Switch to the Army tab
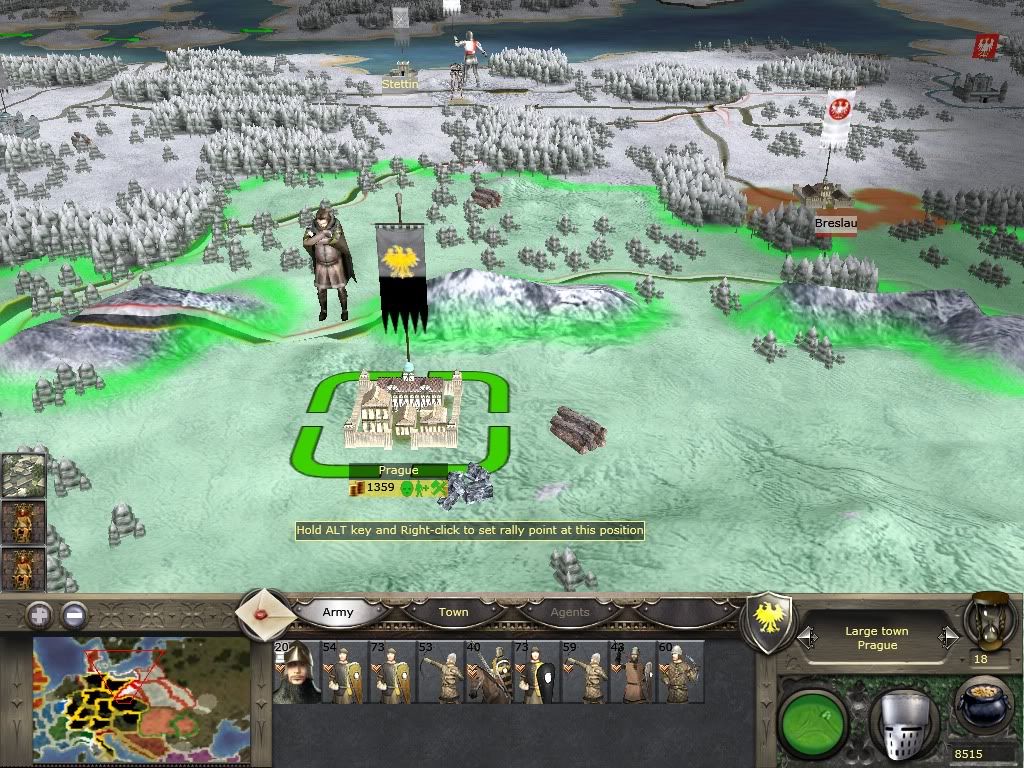Screen dimensions: 1024x768 pos(338,612)
